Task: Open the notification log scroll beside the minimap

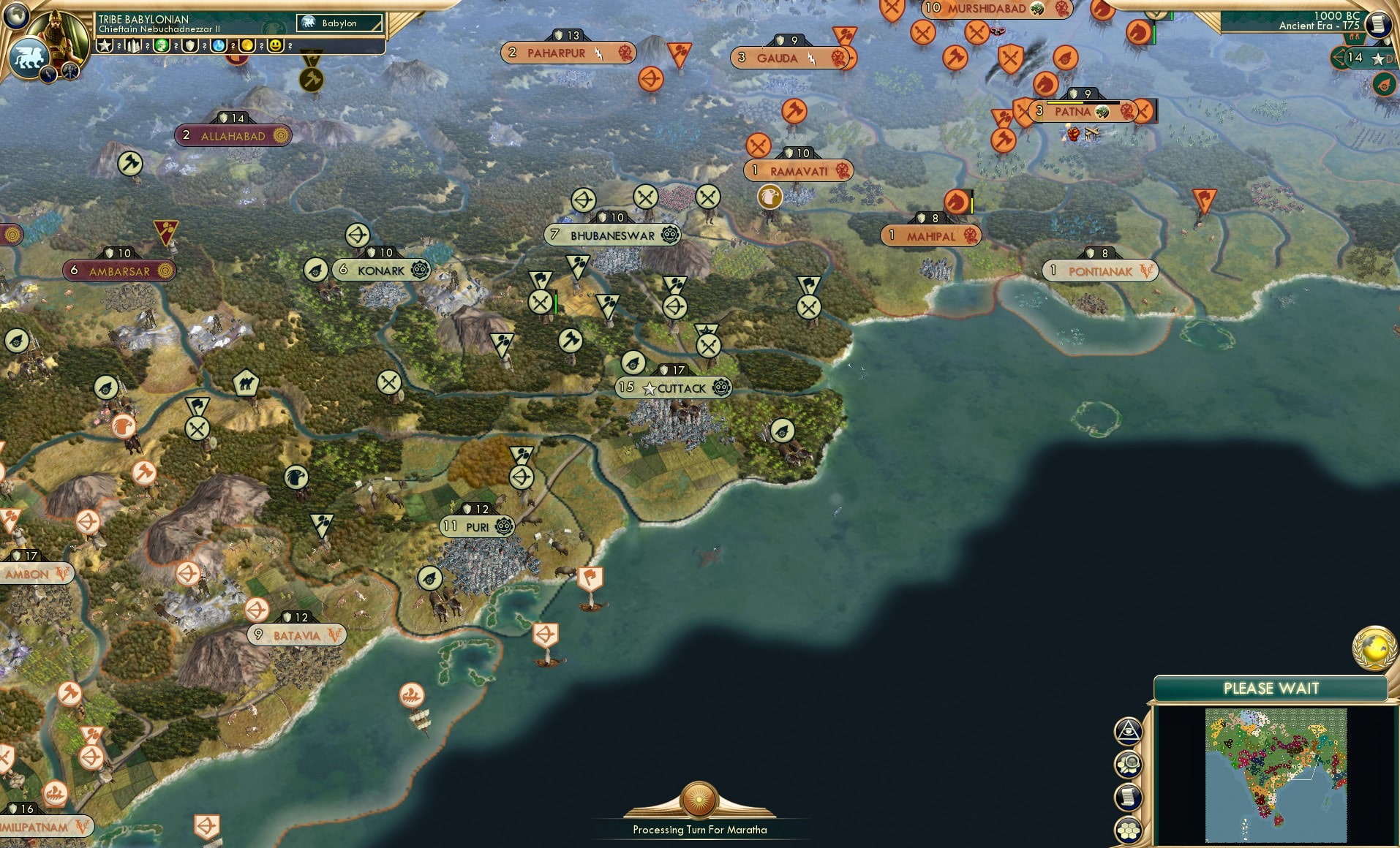Action: point(1129,795)
